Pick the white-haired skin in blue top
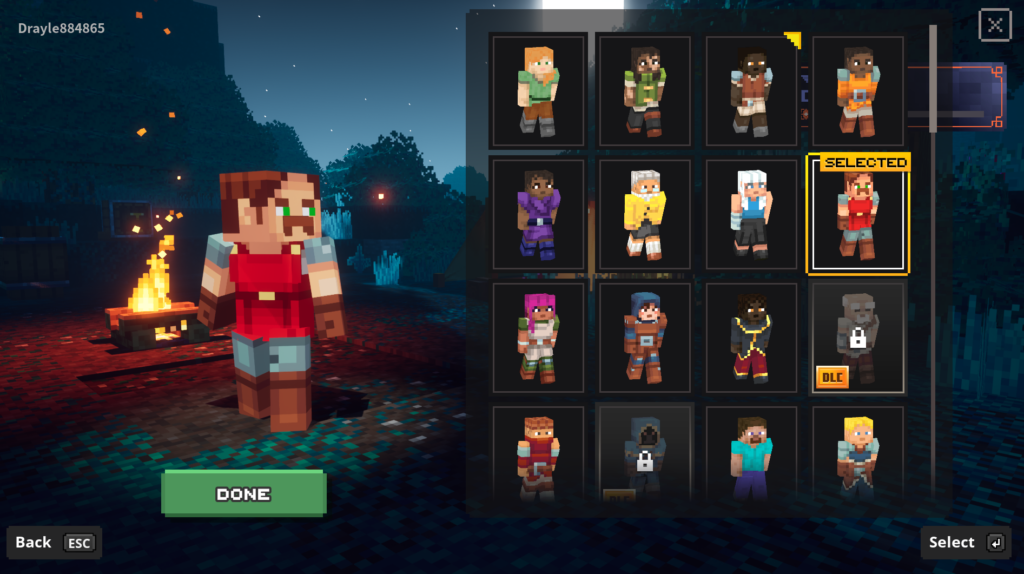The image size is (1024, 574). click(x=751, y=214)
